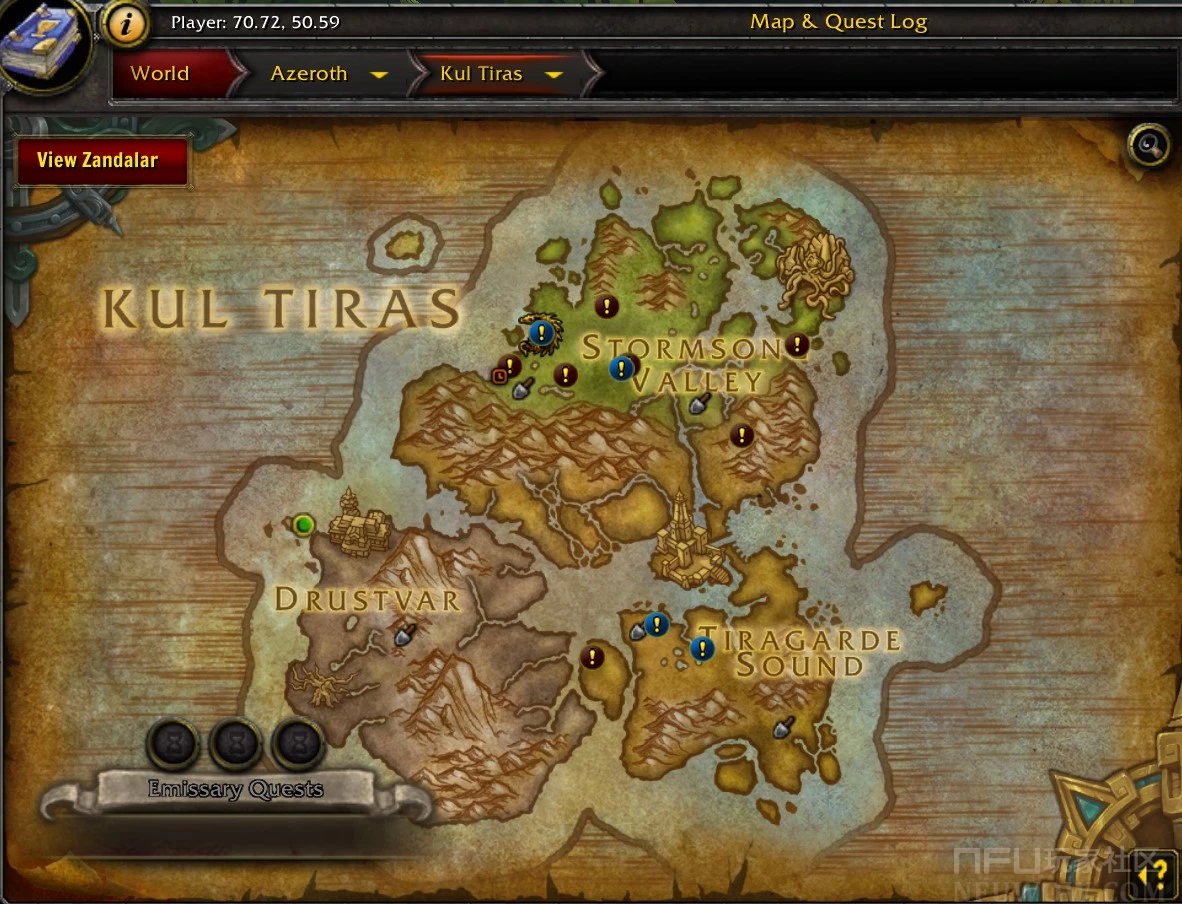The image size is (1182, 904).
Task: Expand the dropdown arrow beside Kul Tiras
Action: [554, 75]
